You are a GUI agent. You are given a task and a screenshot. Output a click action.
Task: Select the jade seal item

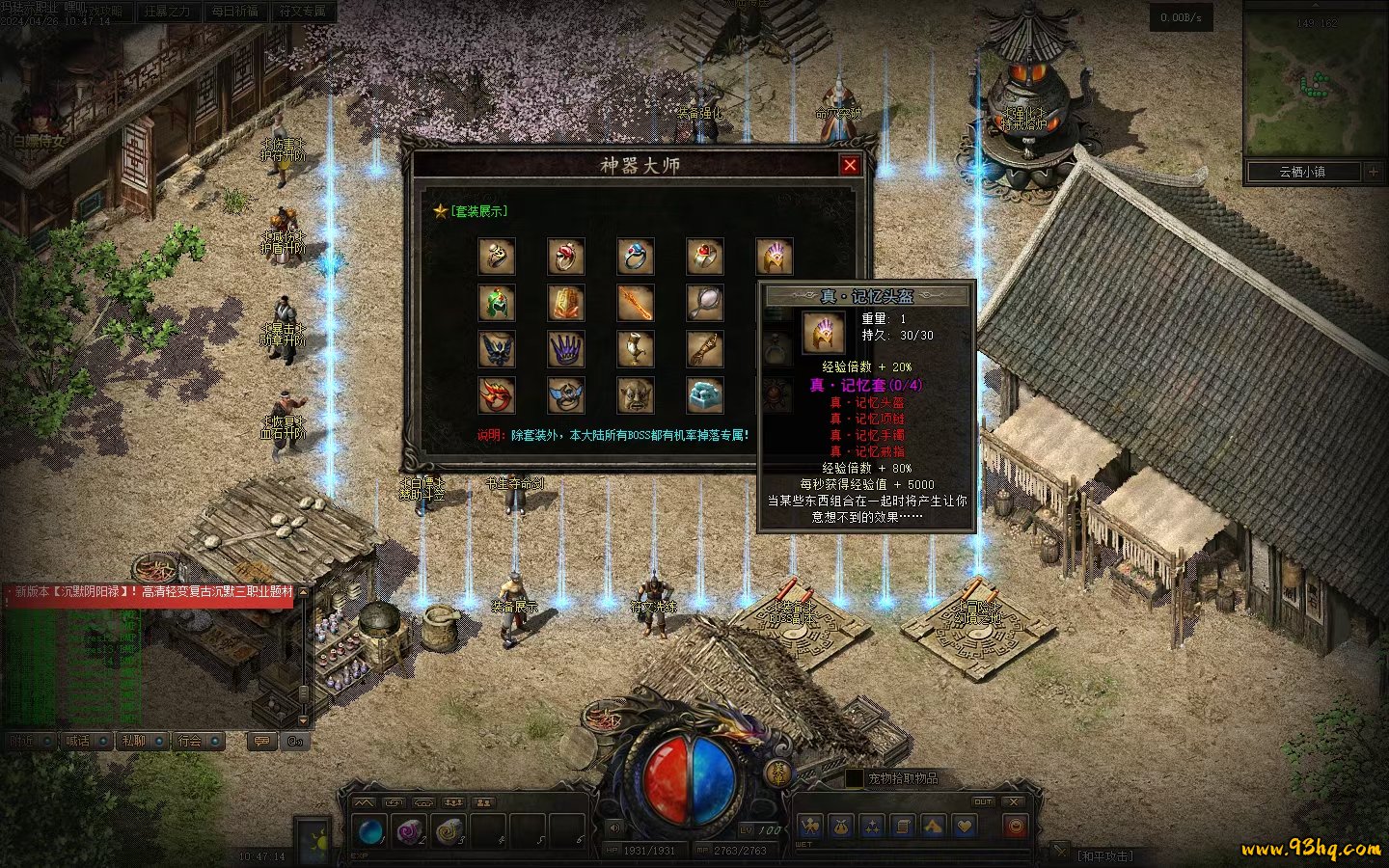click(x=705, y=394)
